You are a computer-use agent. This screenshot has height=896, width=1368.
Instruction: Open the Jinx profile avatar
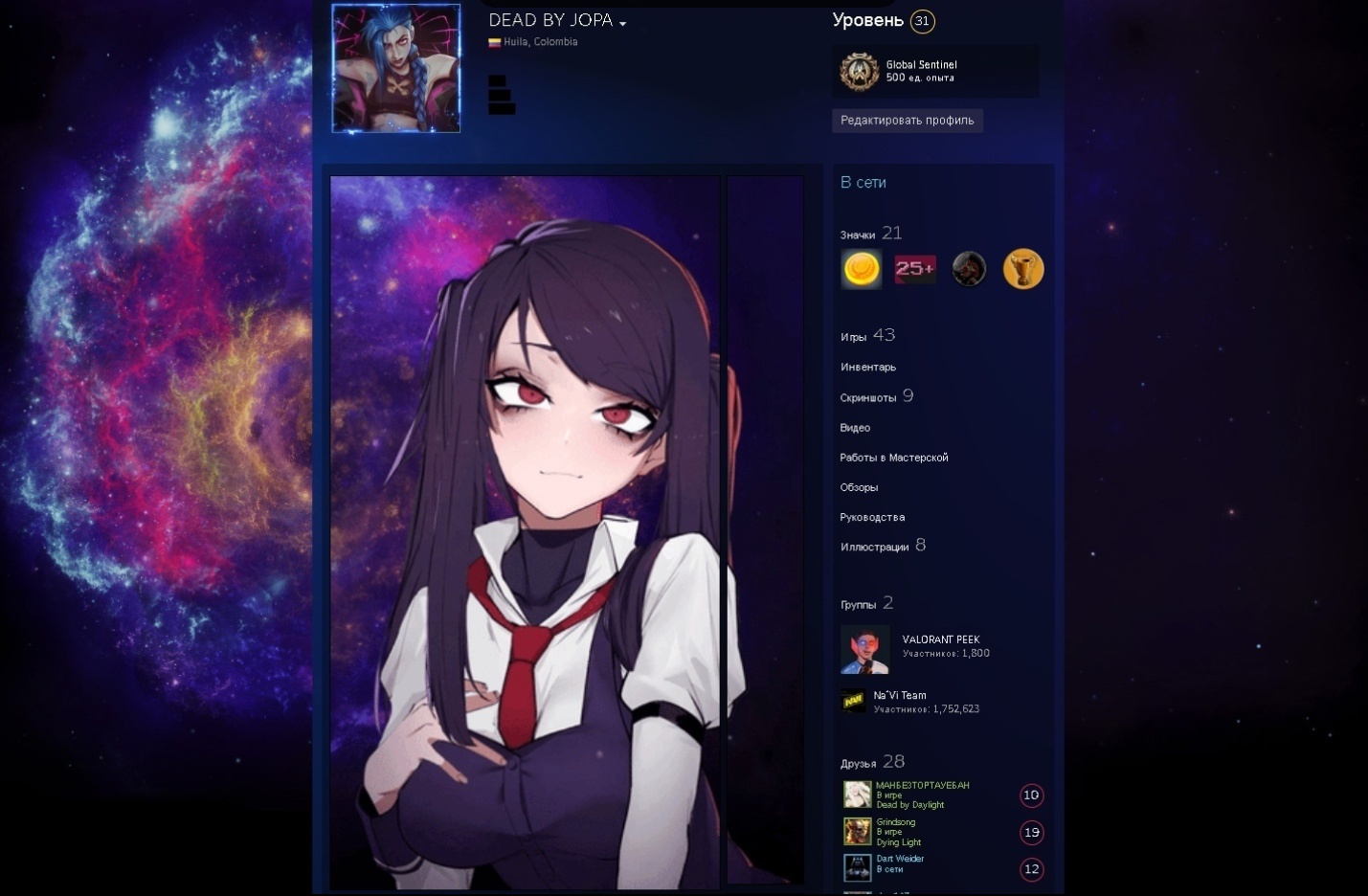395,68
